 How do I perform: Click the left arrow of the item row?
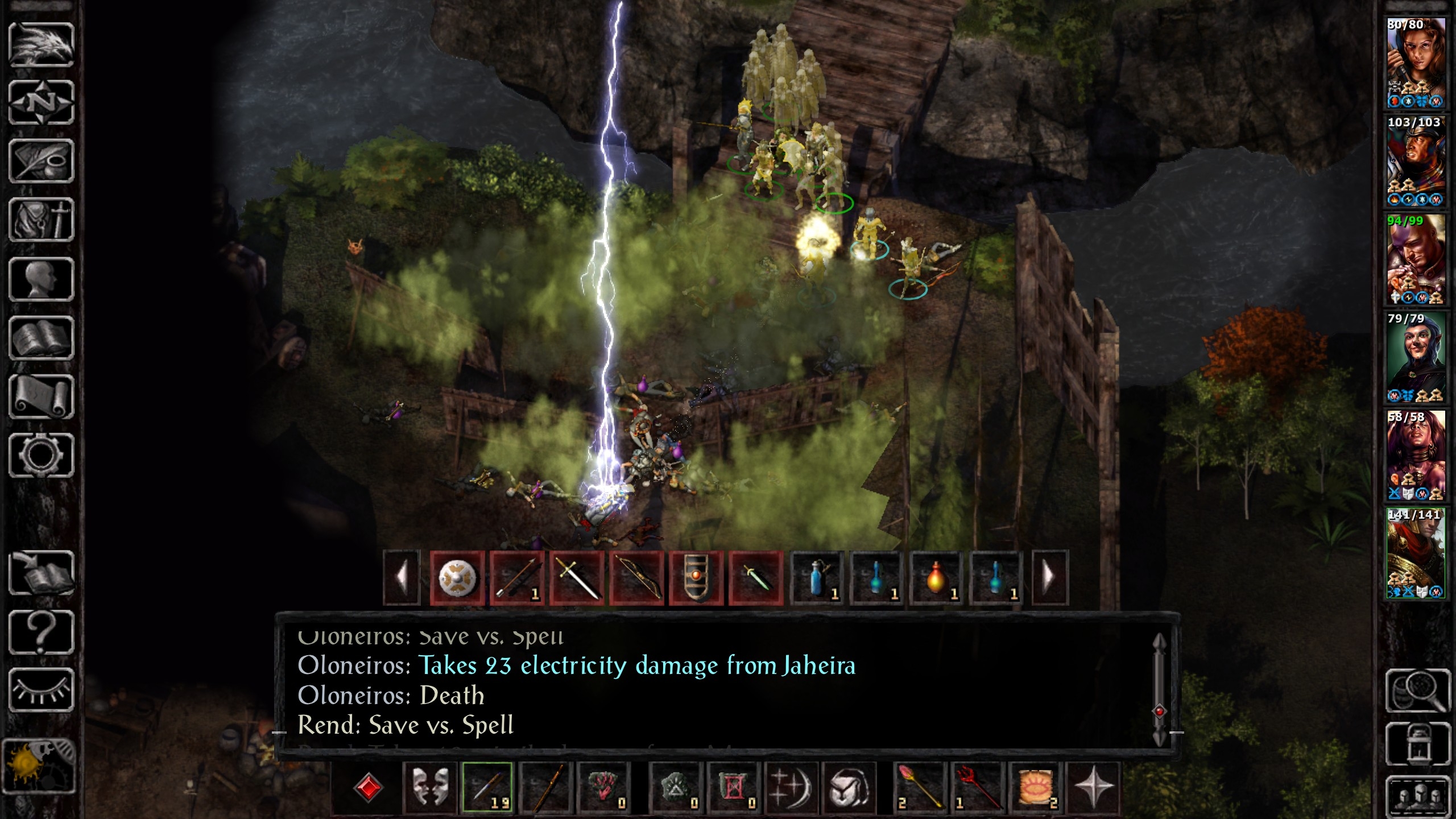pyautogui.click(x=402, y=577)
